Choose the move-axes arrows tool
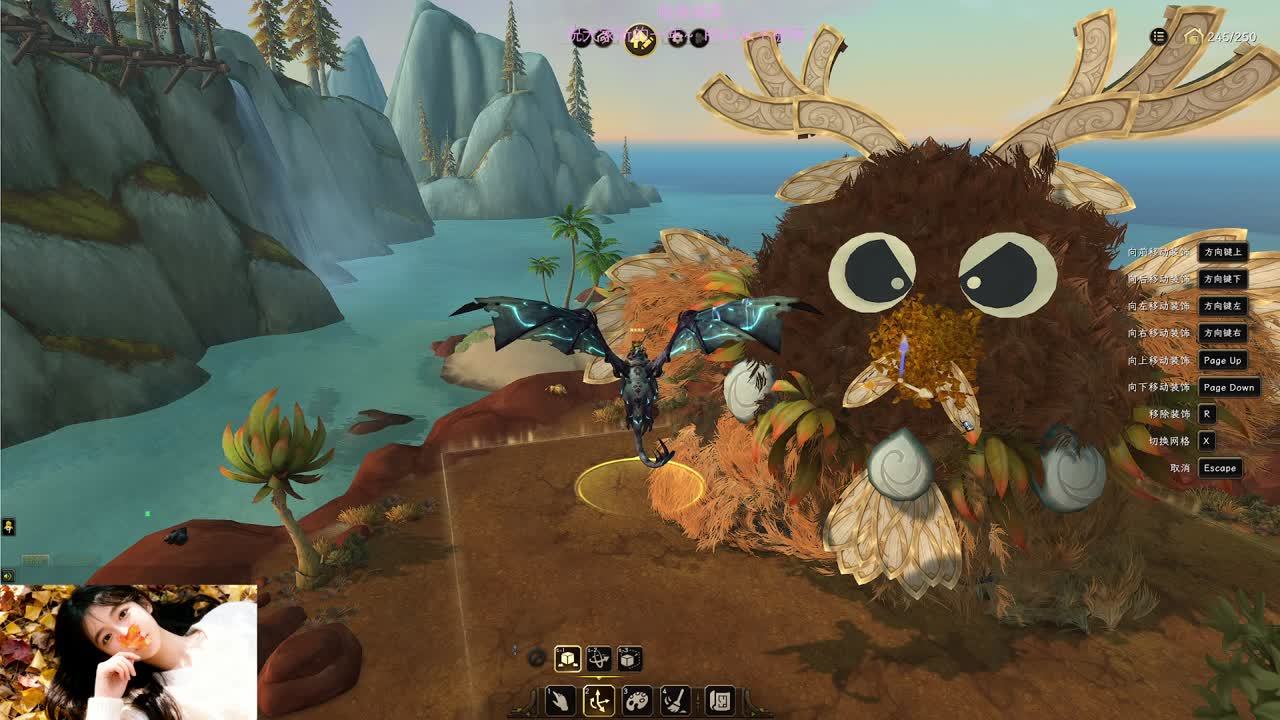Viewport: 1280px width, 720px height. (599, 700)
